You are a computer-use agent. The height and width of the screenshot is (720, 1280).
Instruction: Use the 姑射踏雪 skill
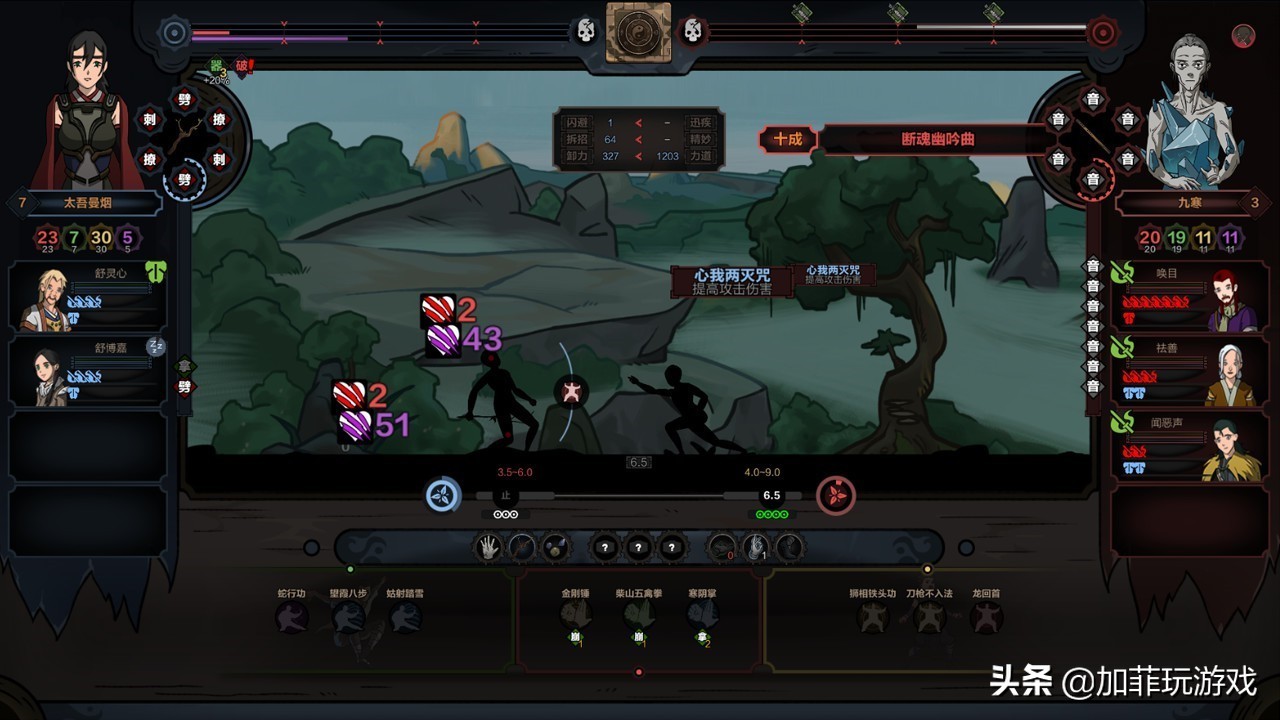405,617
